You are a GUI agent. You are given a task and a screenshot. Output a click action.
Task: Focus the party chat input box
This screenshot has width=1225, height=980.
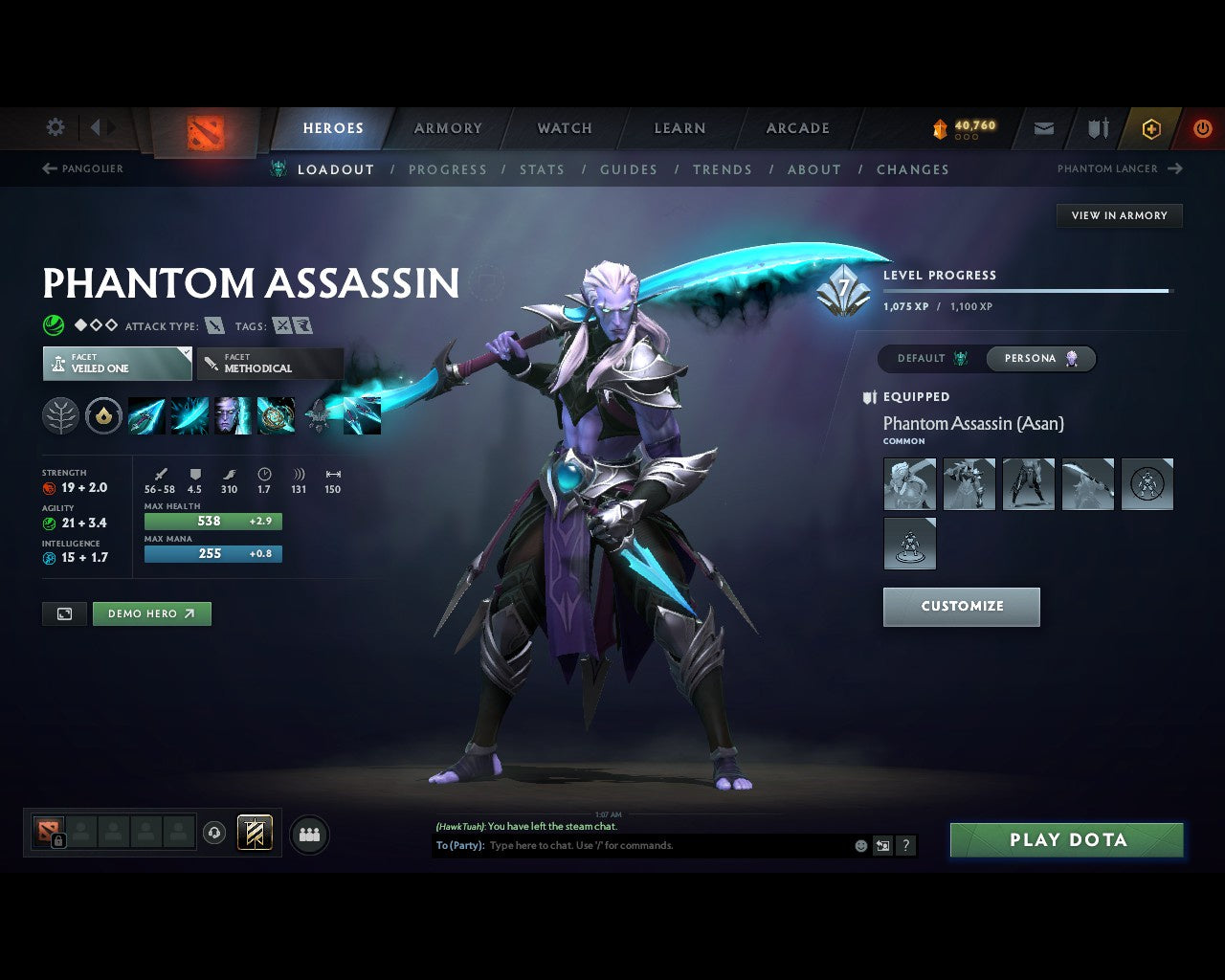pyautogui.click(x=667, y=846)
